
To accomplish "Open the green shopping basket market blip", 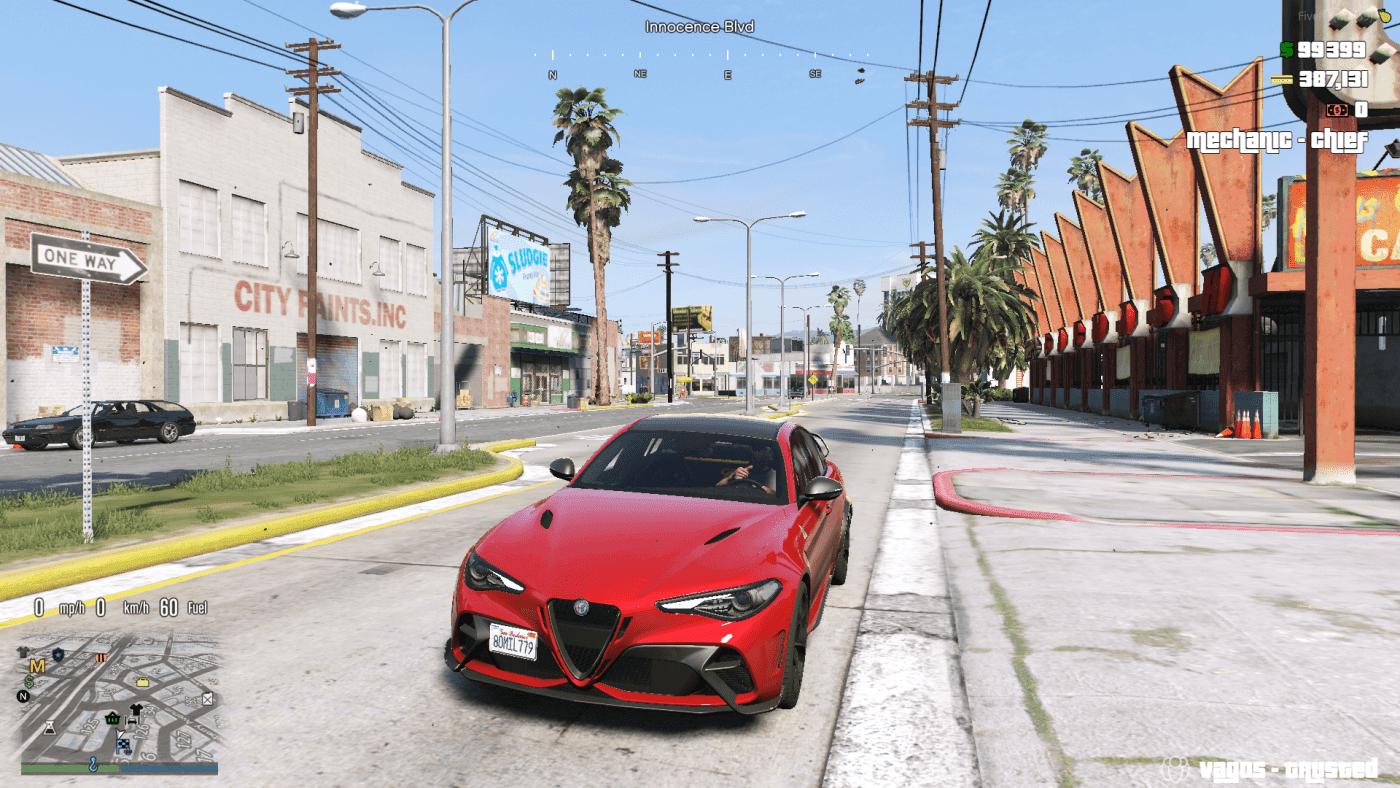I will tap(112, 719).
